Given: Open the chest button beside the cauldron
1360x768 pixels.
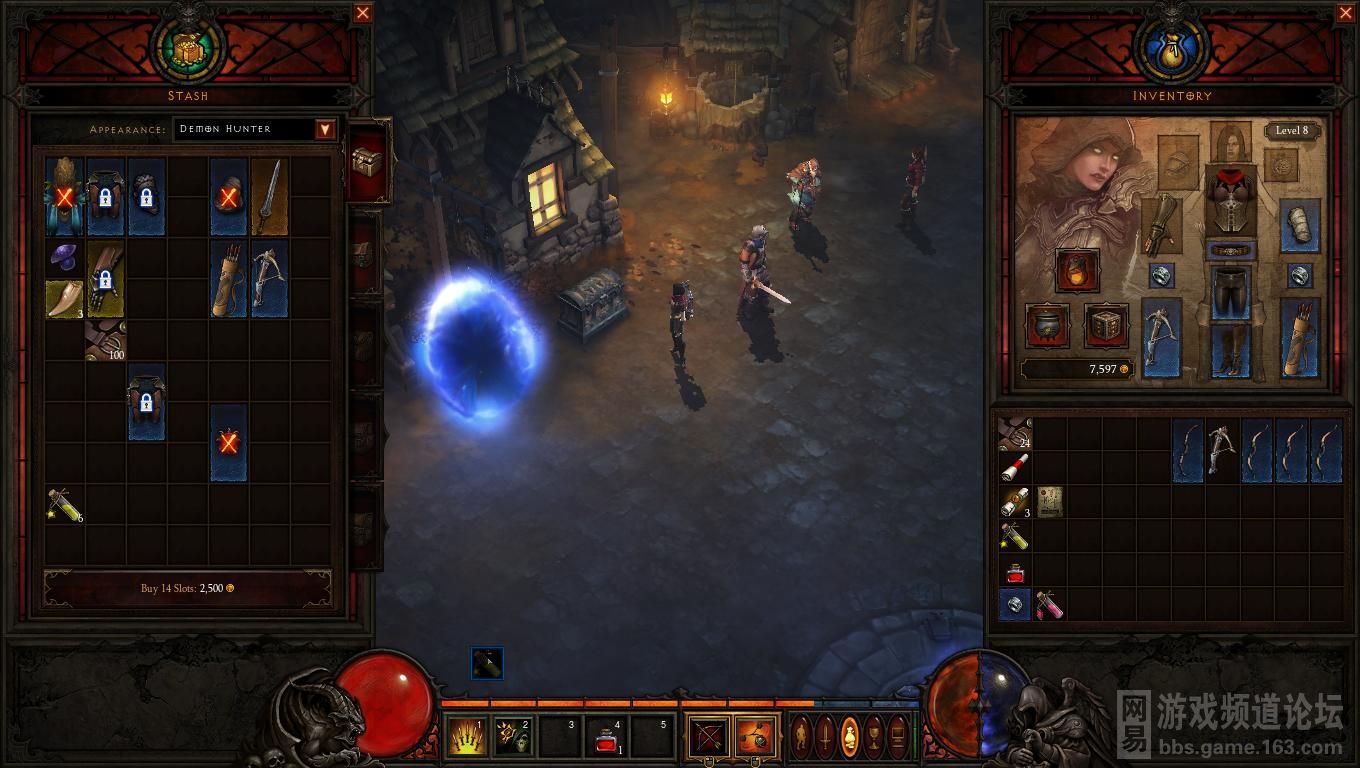Looking at the screenshot, I should (1106, 326).
